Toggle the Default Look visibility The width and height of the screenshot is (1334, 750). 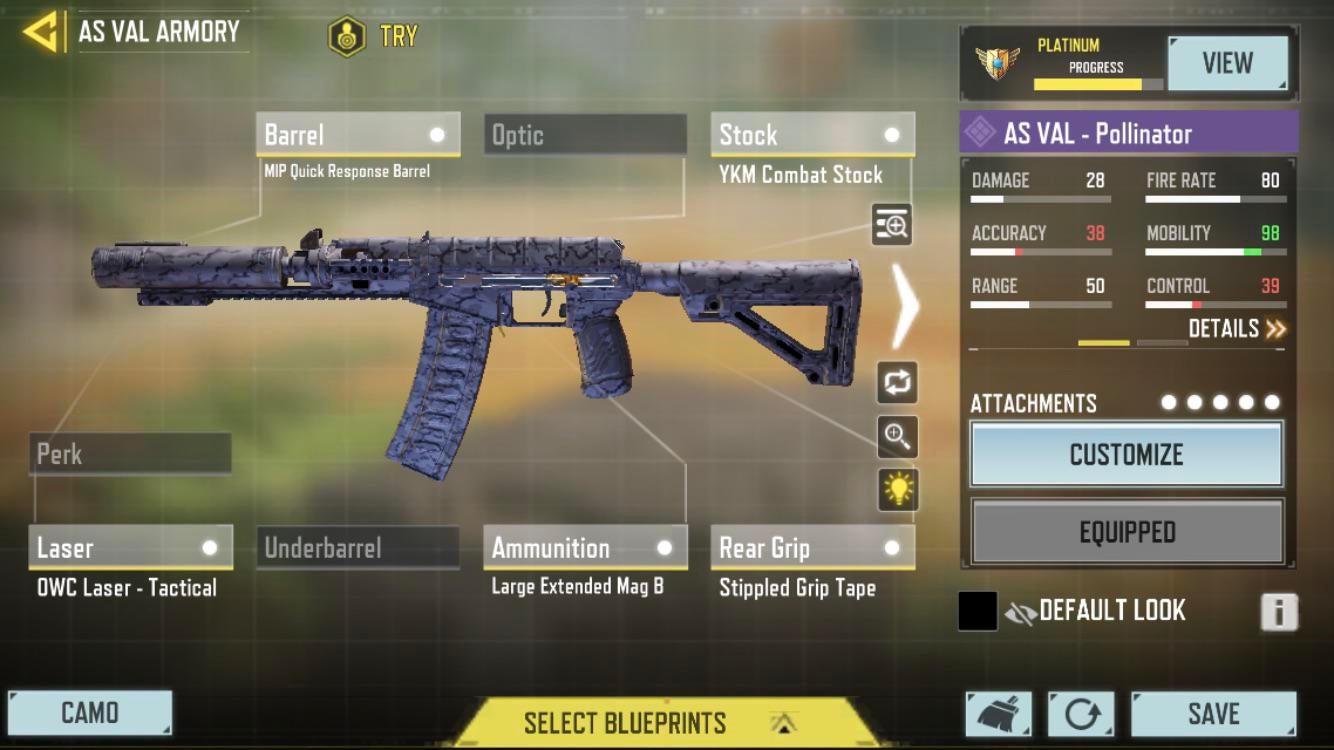pos(1020,612)
